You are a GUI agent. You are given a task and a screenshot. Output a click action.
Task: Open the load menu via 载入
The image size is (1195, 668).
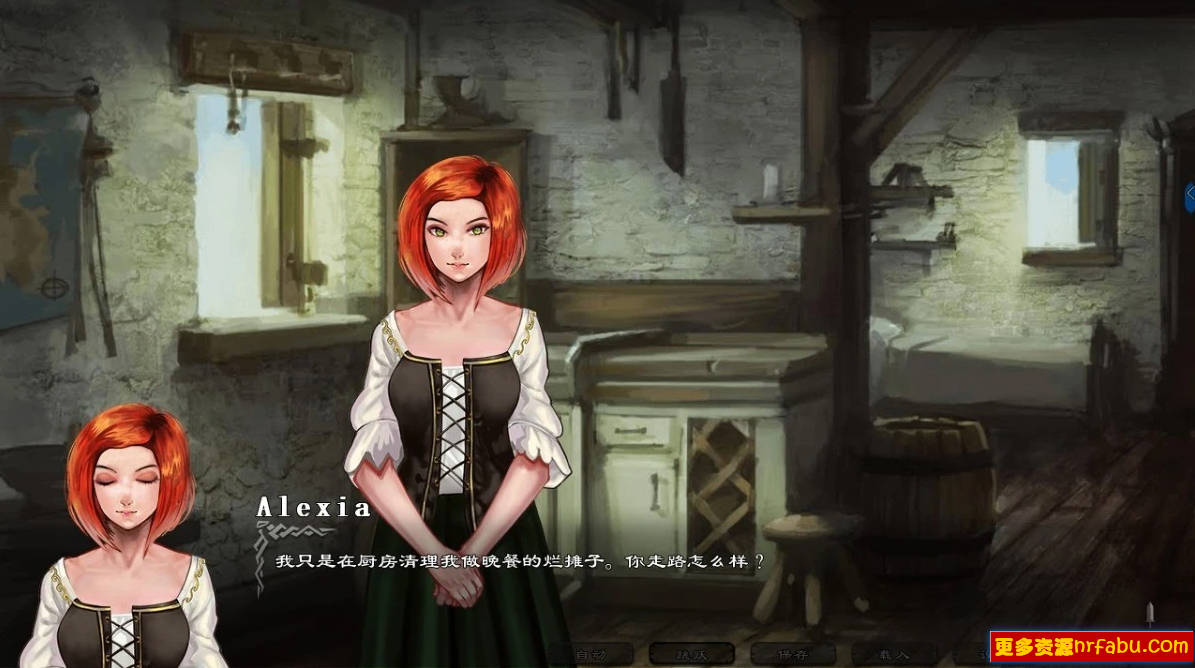coord(895,655)
